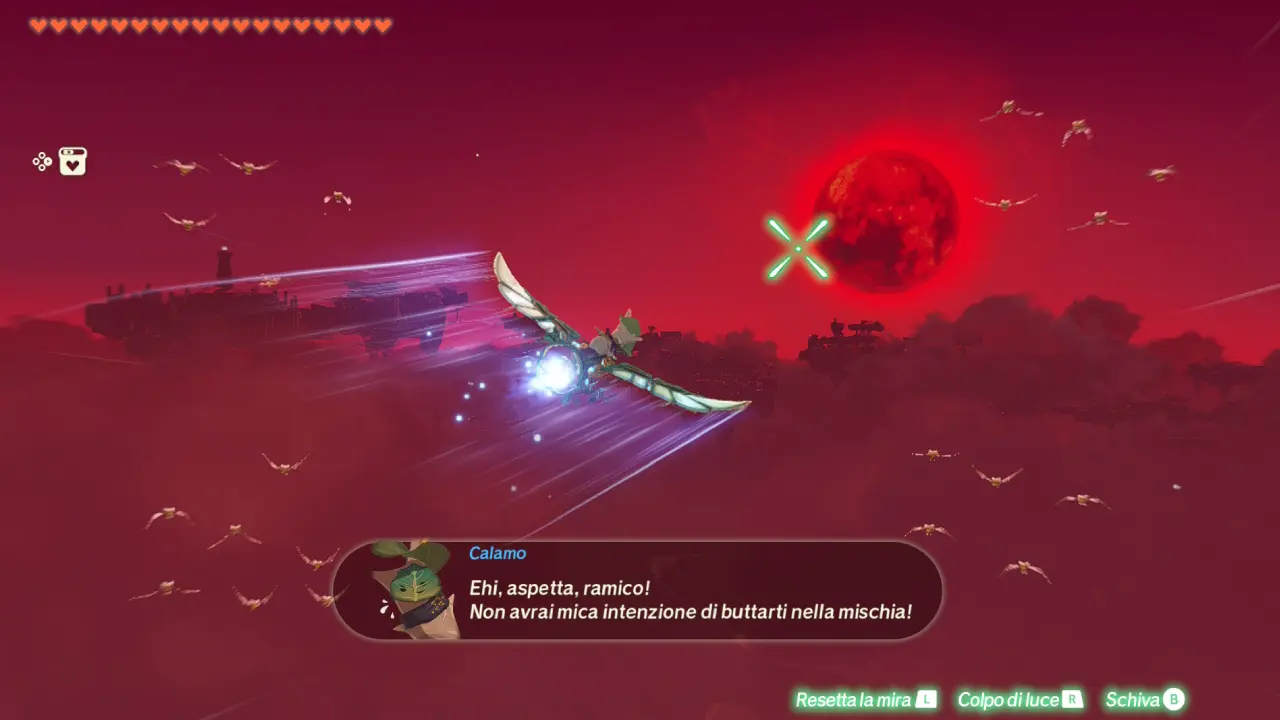Click the Schiva prompt text
This screenshot has width=1280, height=720.
(1134, 700)
